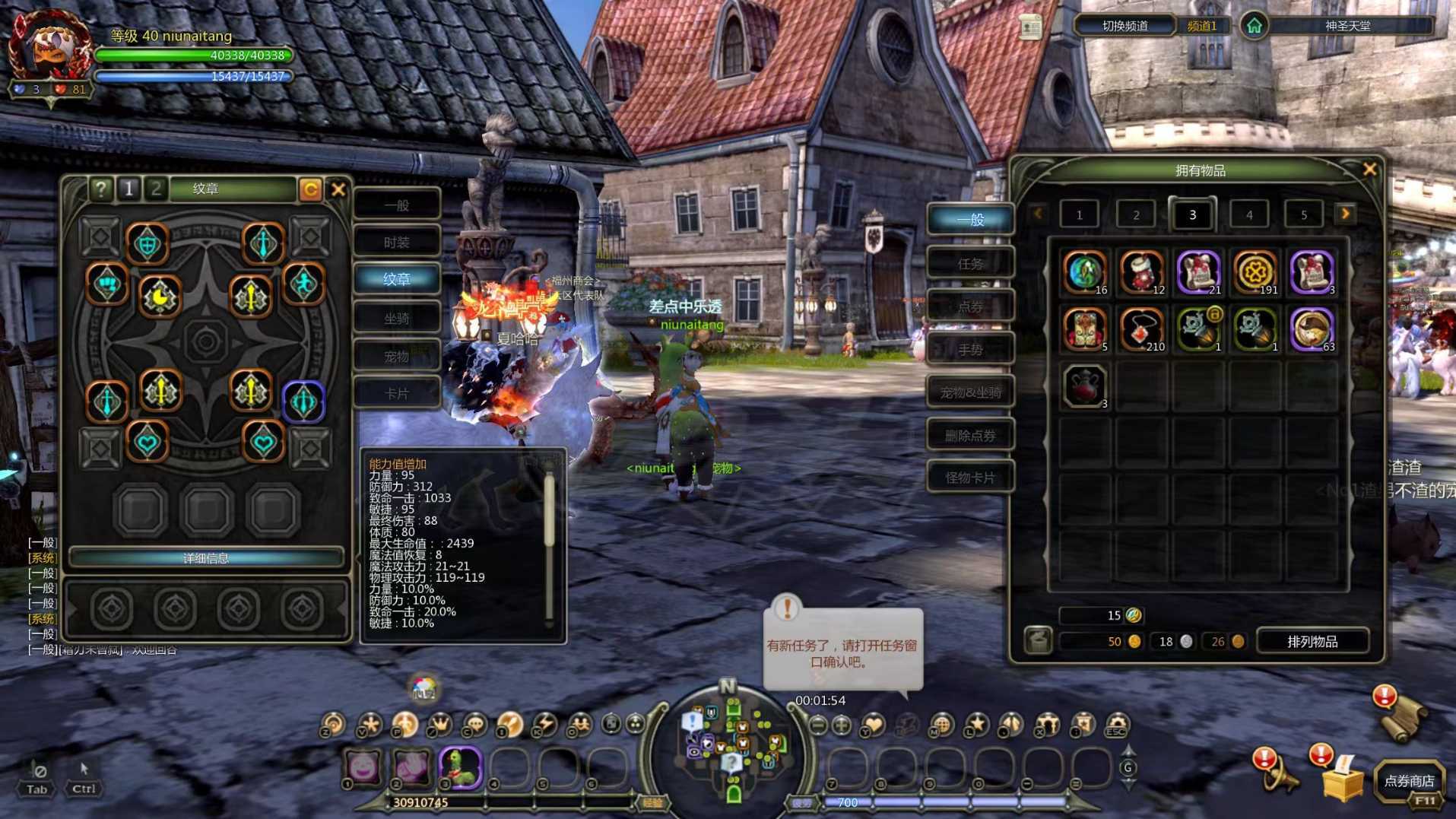The height and width of the screenshot is (819, 1456).
Task: Click 切换频道 to switch channel
Action: tap(1125, 26)
